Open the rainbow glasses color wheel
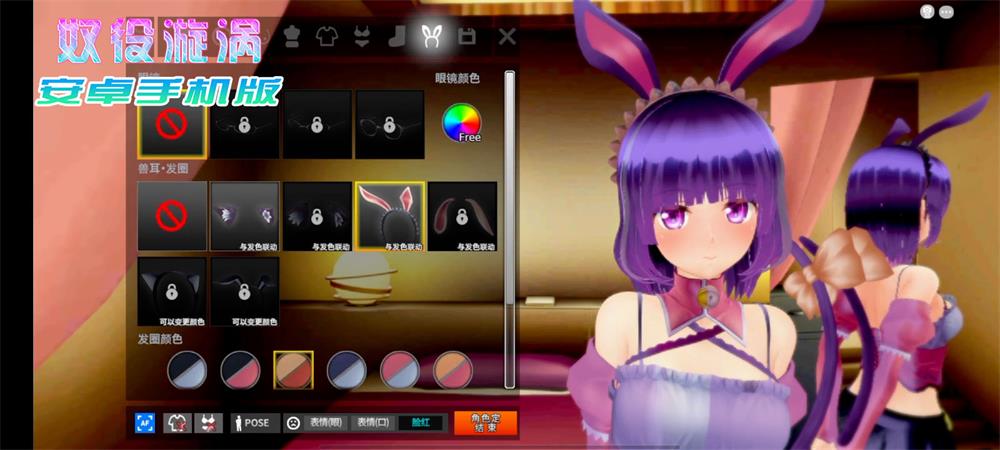Image resolution: width=1000 pixels, height=450 pixels. tap(462, 122)
